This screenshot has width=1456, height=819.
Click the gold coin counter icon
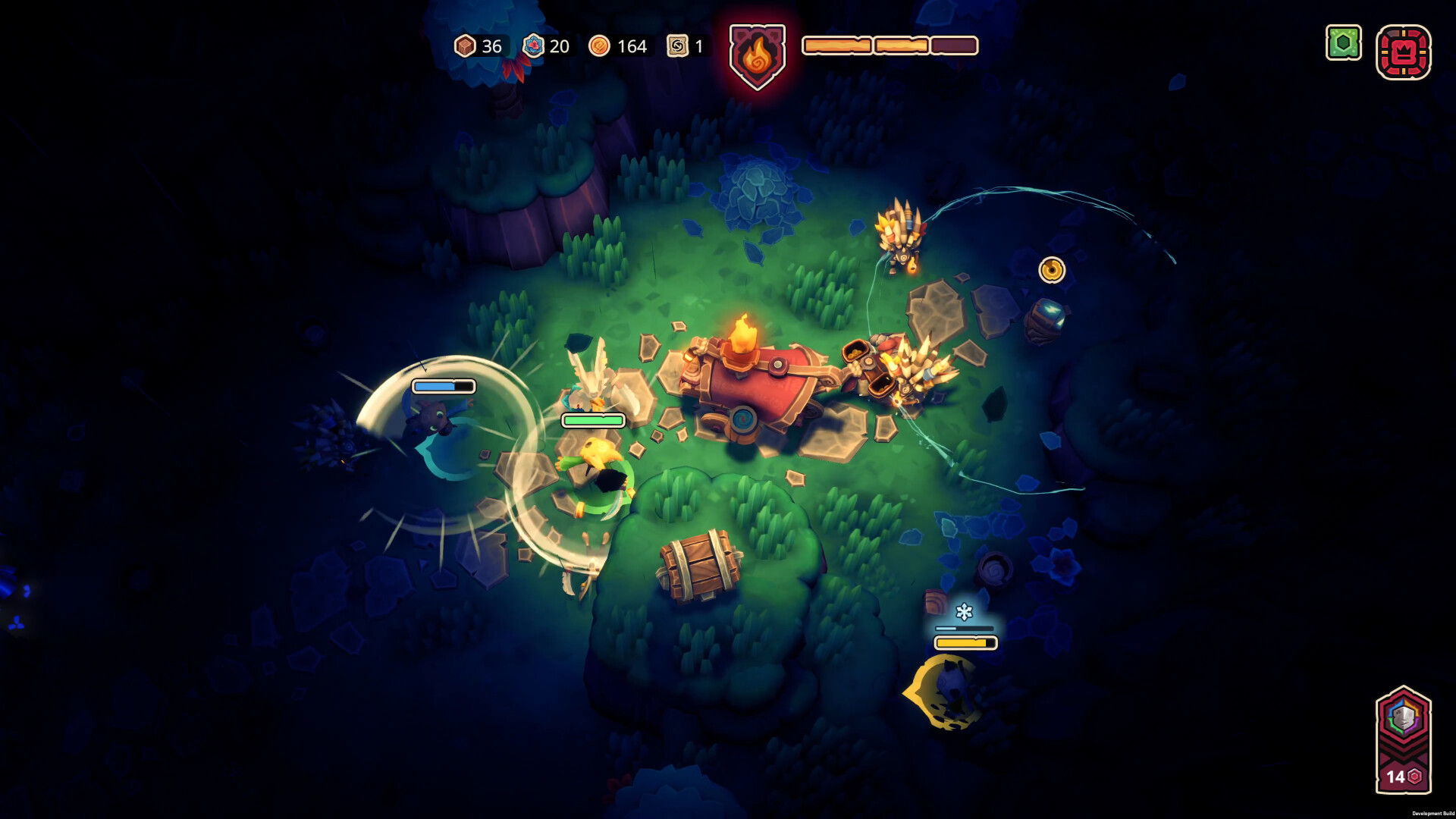coord(599,46)
